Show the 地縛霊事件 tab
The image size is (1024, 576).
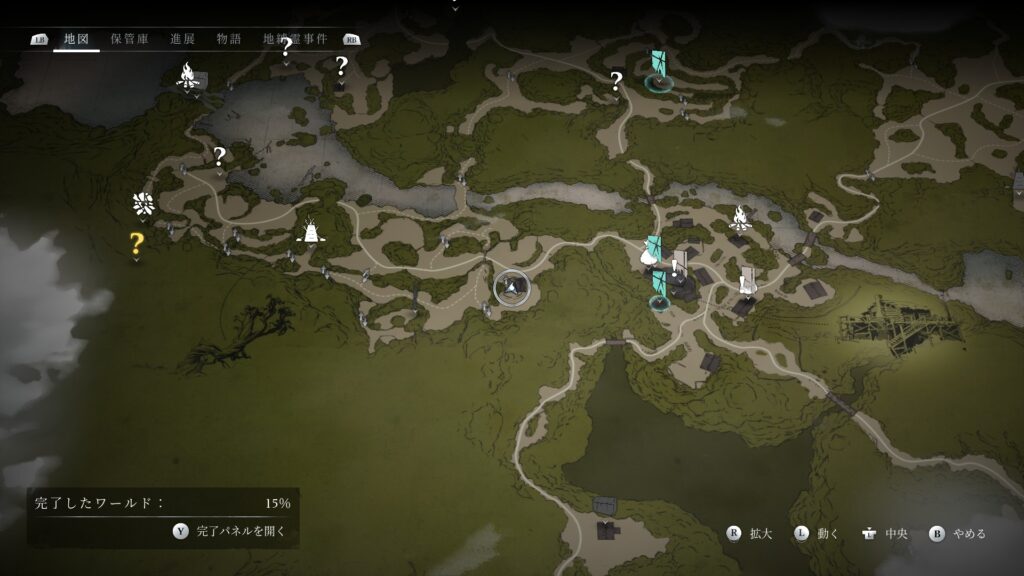(295, 39)
